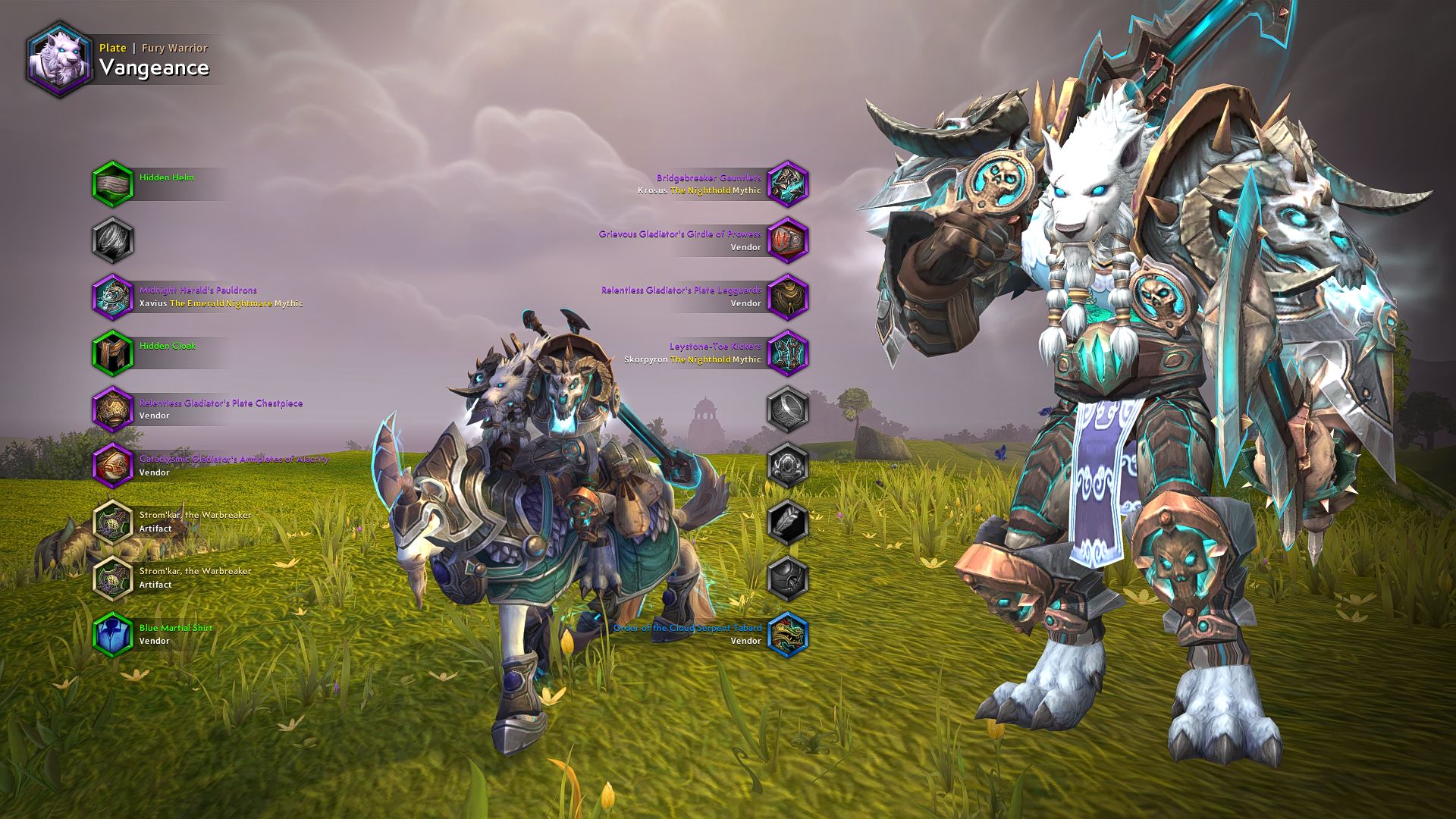The image size is (1456, 819).
Task: Open the Leystone-Toe Kickers boot icon
Action: pyautogui.click(x=789, y=352)
